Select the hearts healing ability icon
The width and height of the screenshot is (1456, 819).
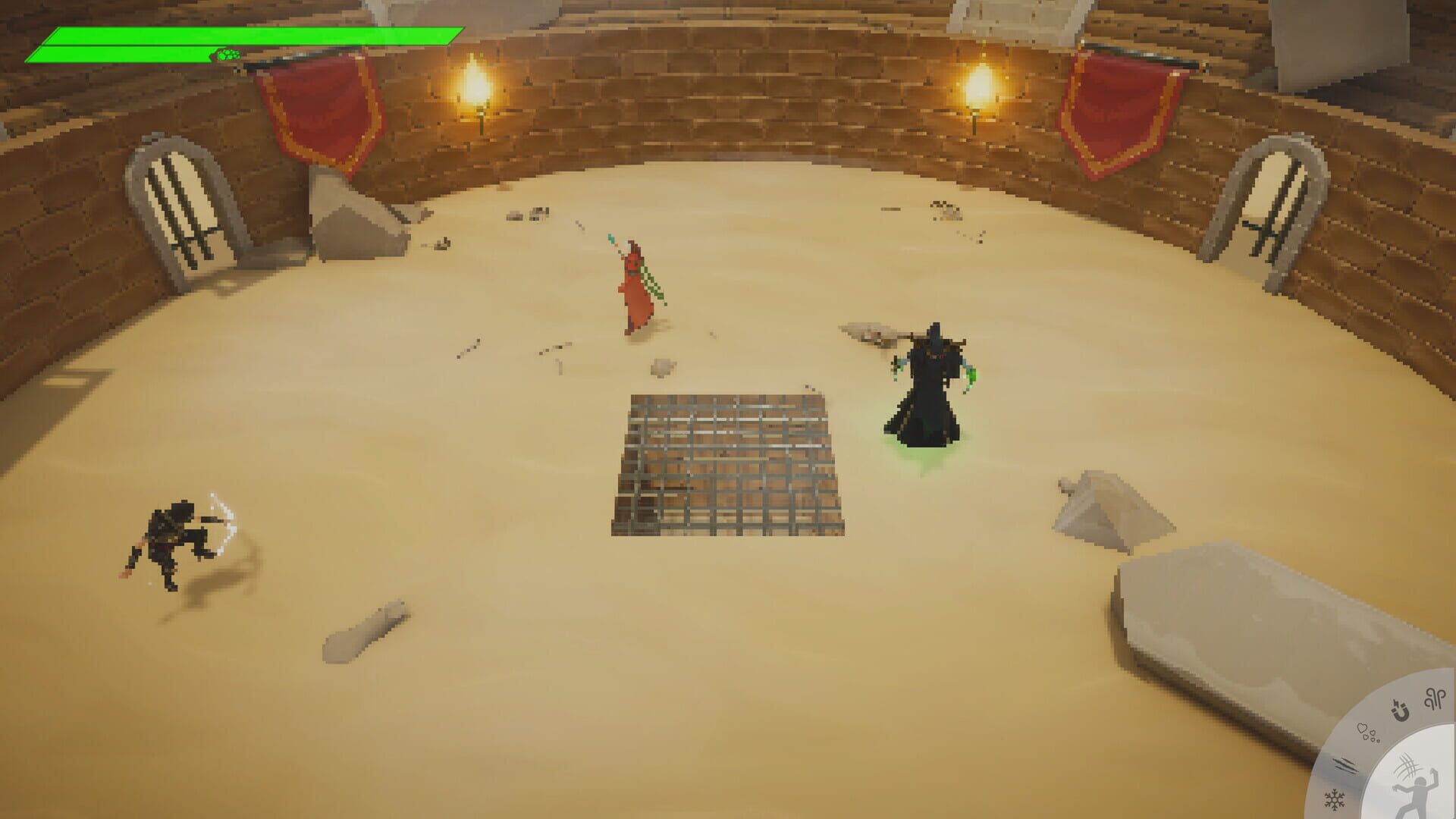tap(1367, 733)
